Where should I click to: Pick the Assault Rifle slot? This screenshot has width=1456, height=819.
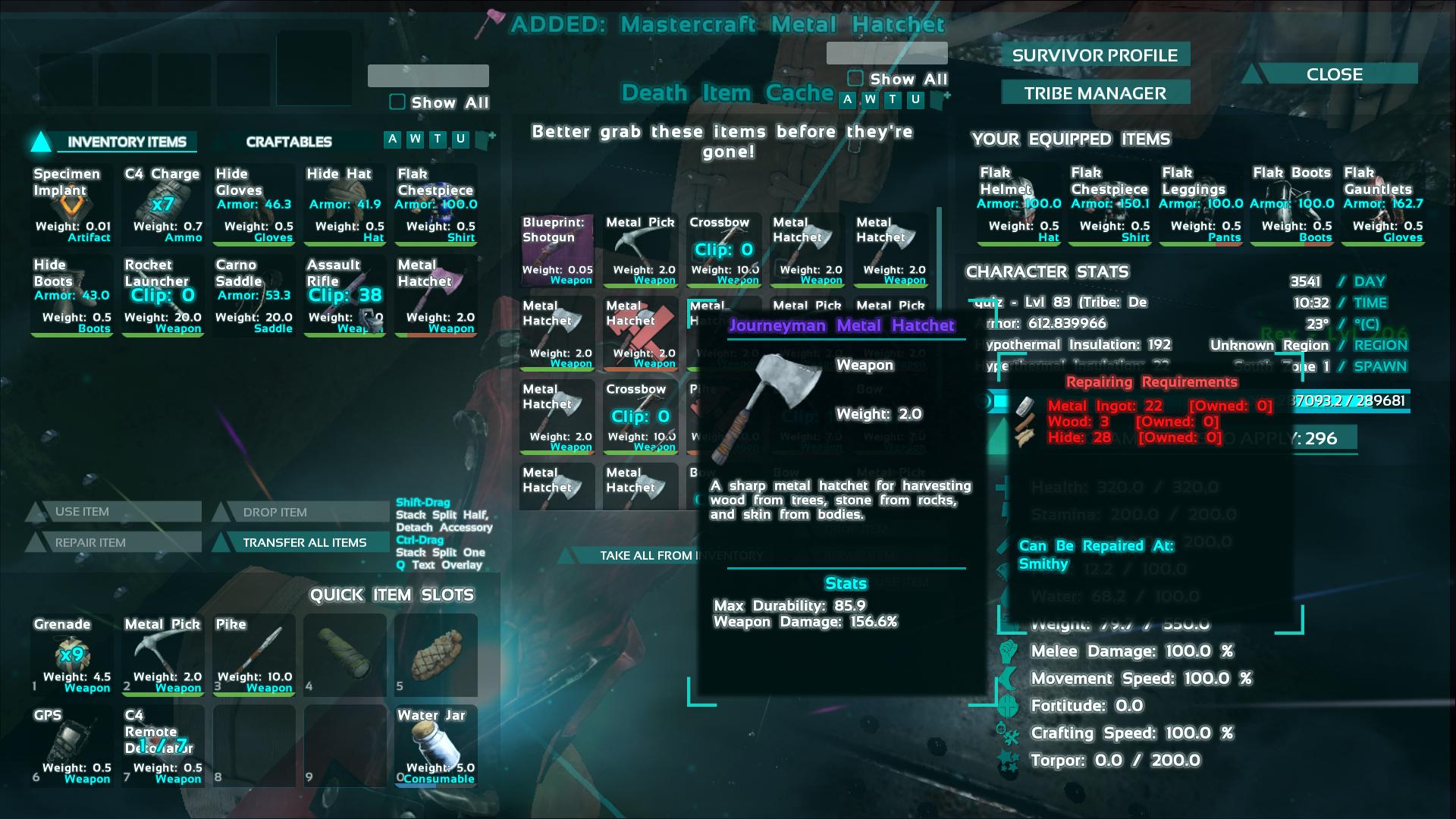tap(345, 296)
